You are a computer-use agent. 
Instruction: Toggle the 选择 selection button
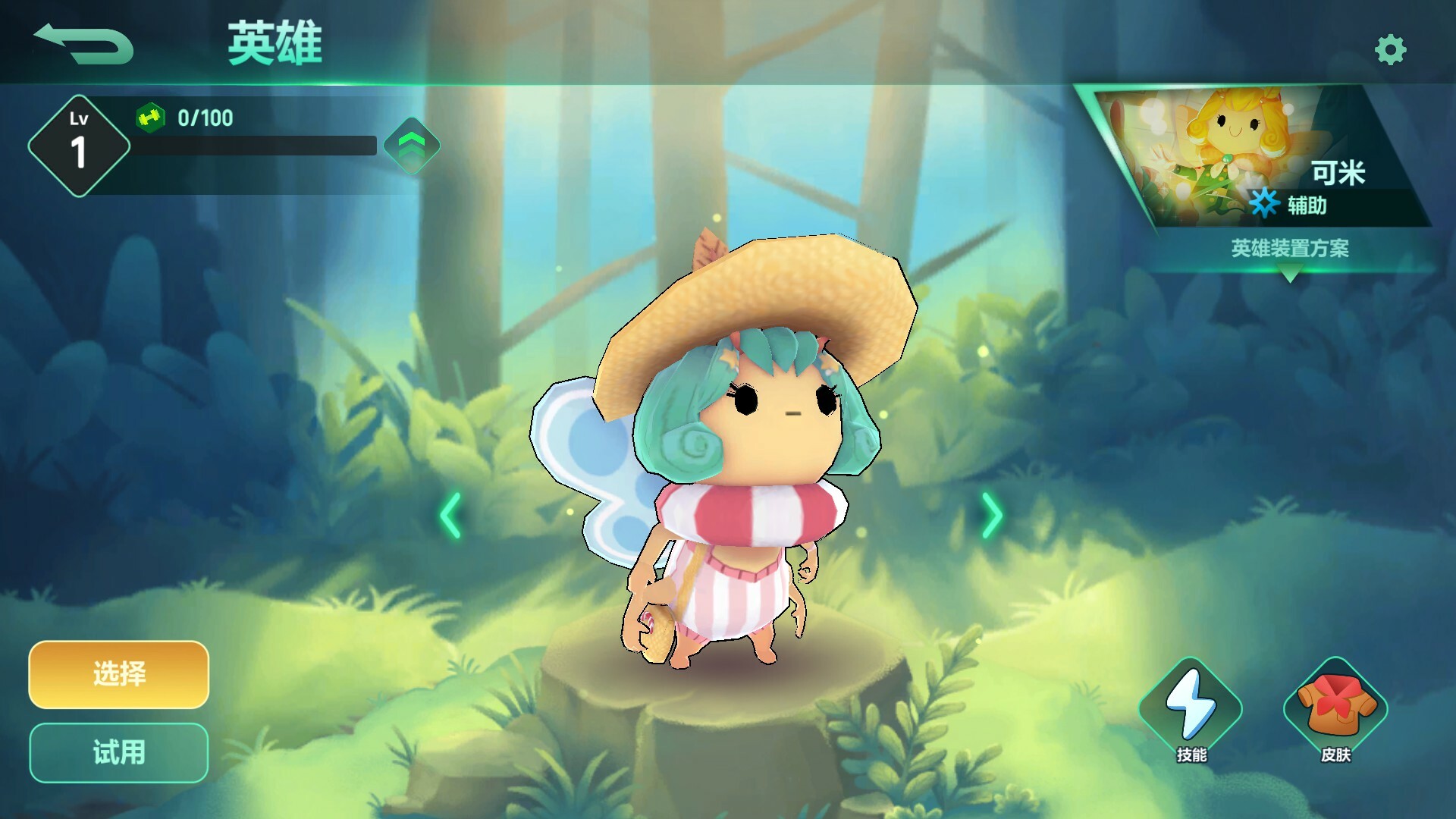(x=118, y=675)
